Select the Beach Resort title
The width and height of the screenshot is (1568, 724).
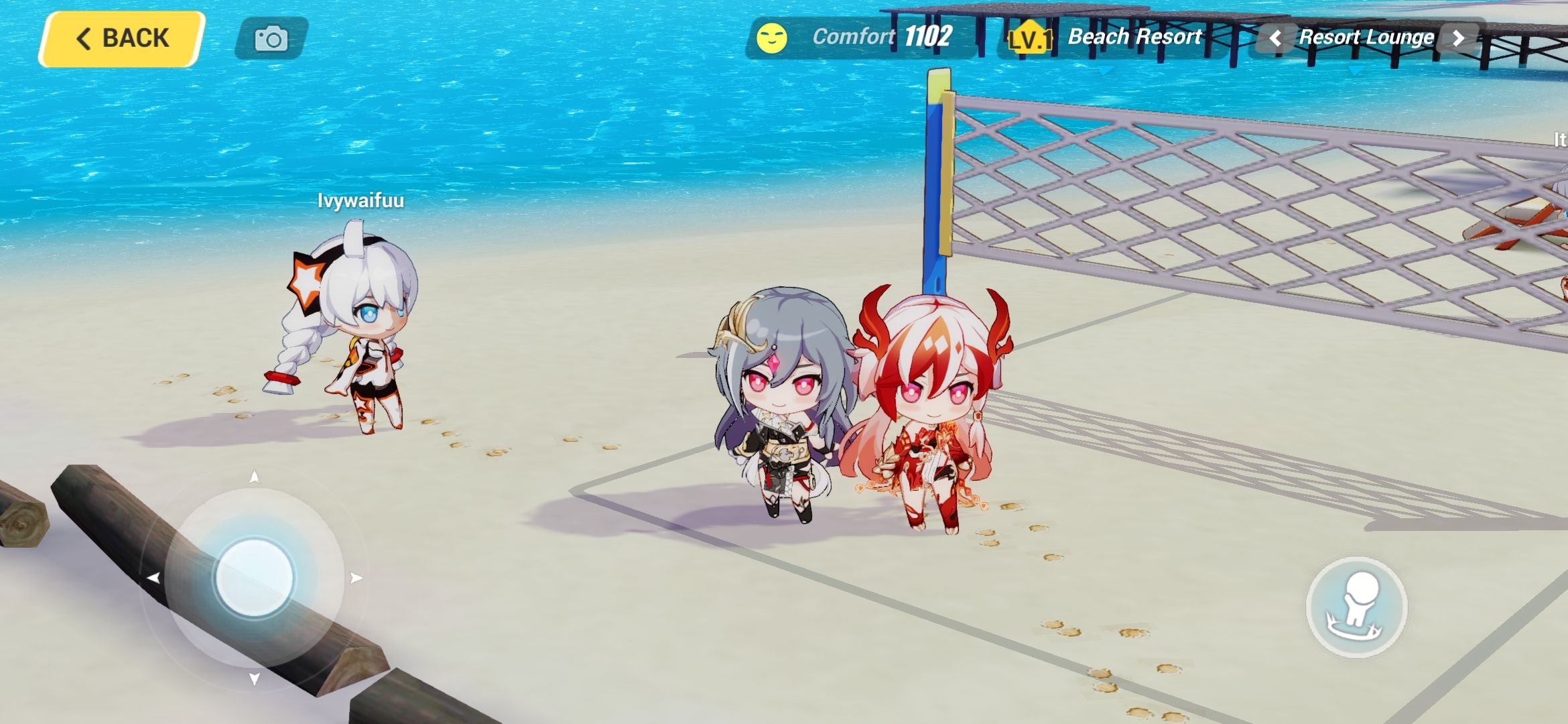1134,37
